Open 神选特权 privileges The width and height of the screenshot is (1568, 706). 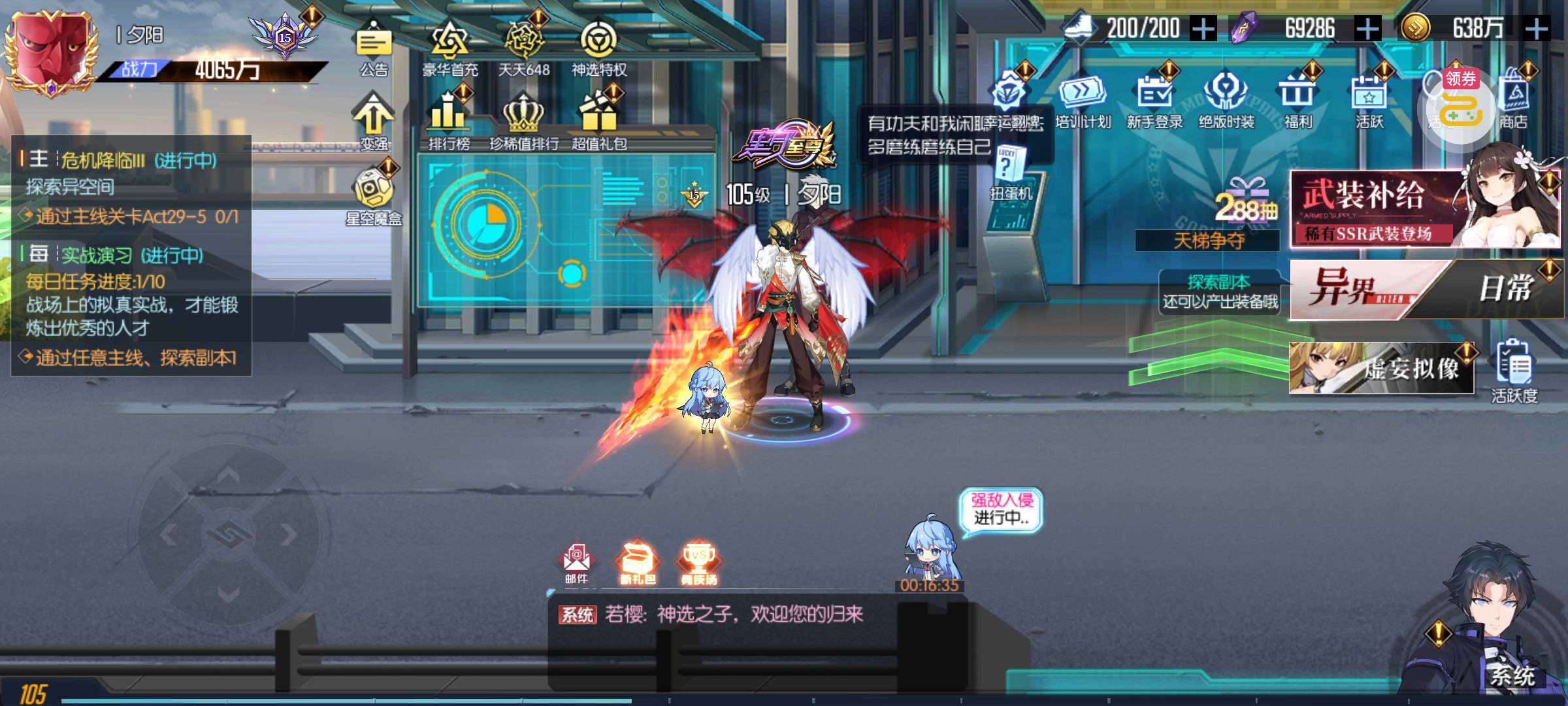coord(598,44)
